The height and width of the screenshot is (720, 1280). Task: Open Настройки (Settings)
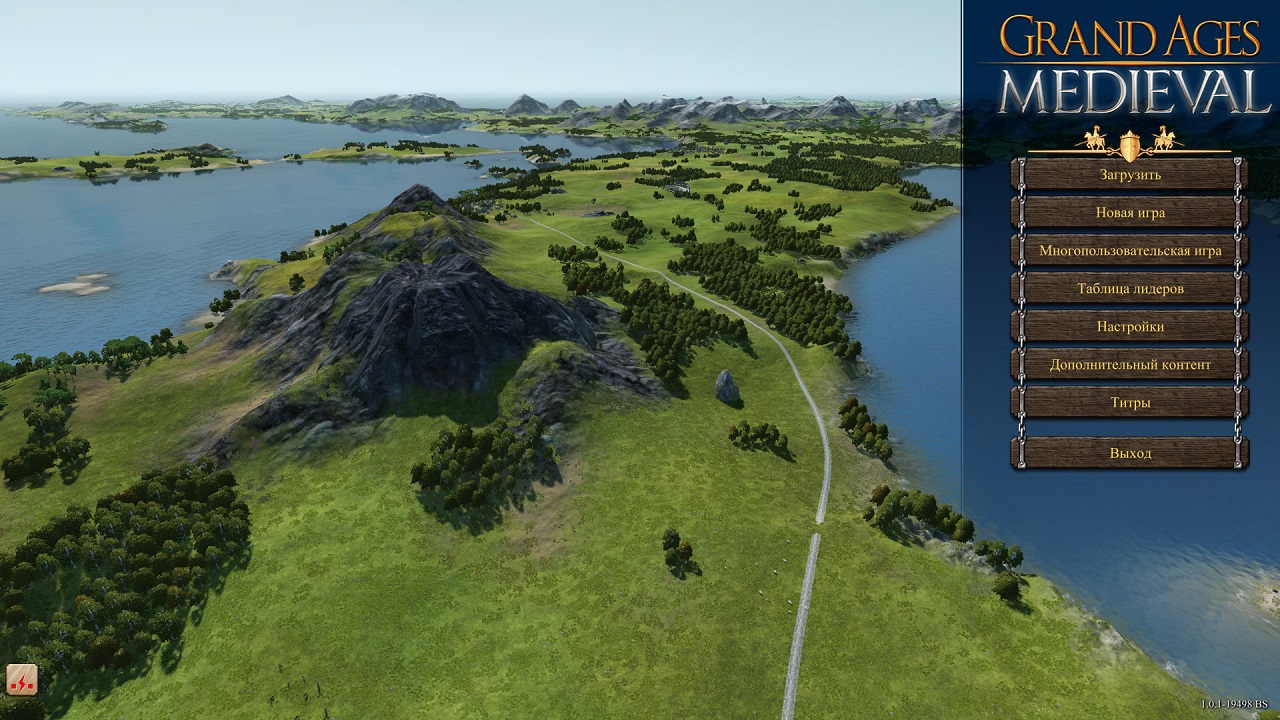point(1130,326)
